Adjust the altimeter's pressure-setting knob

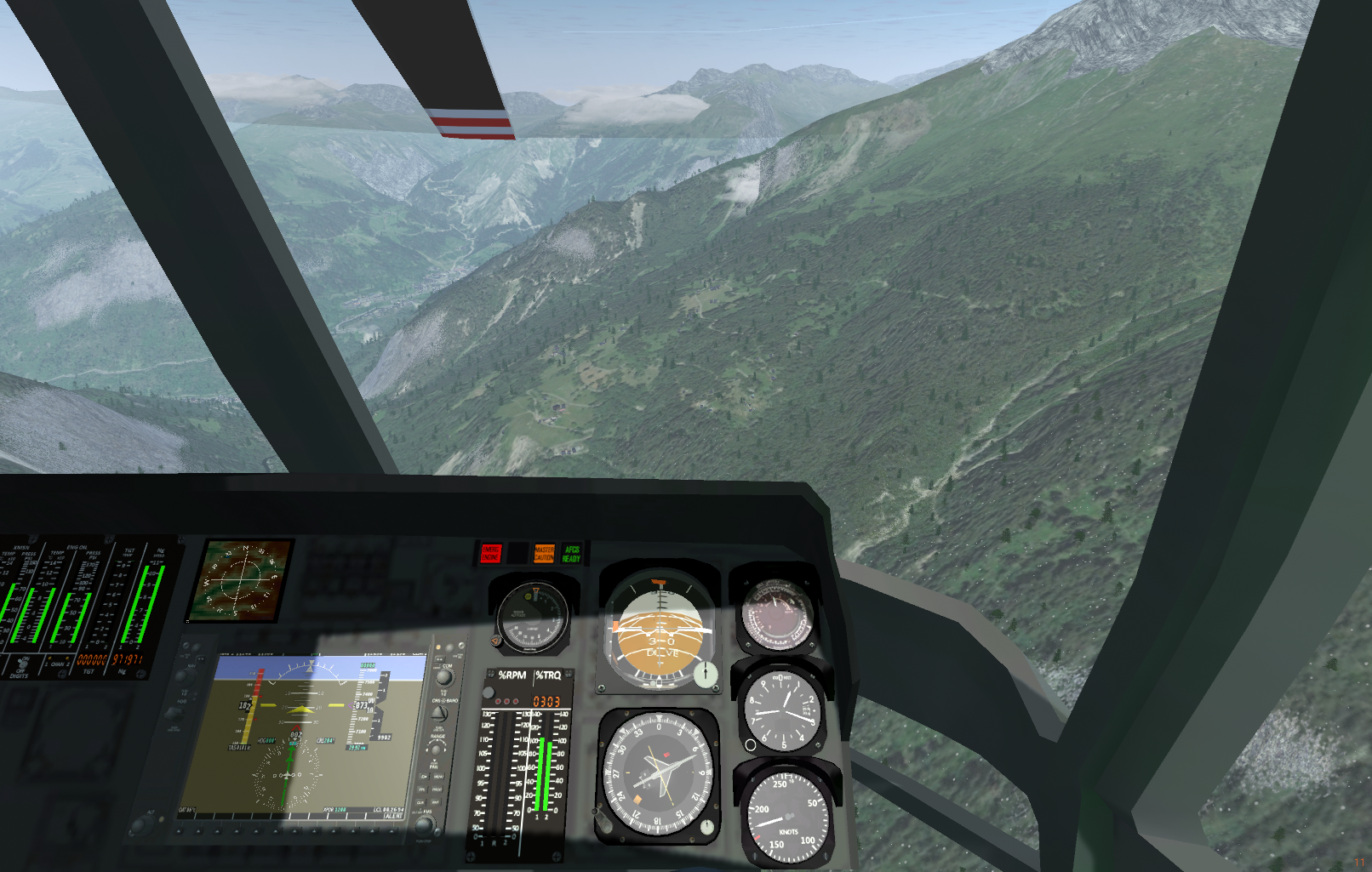(750, 744)
